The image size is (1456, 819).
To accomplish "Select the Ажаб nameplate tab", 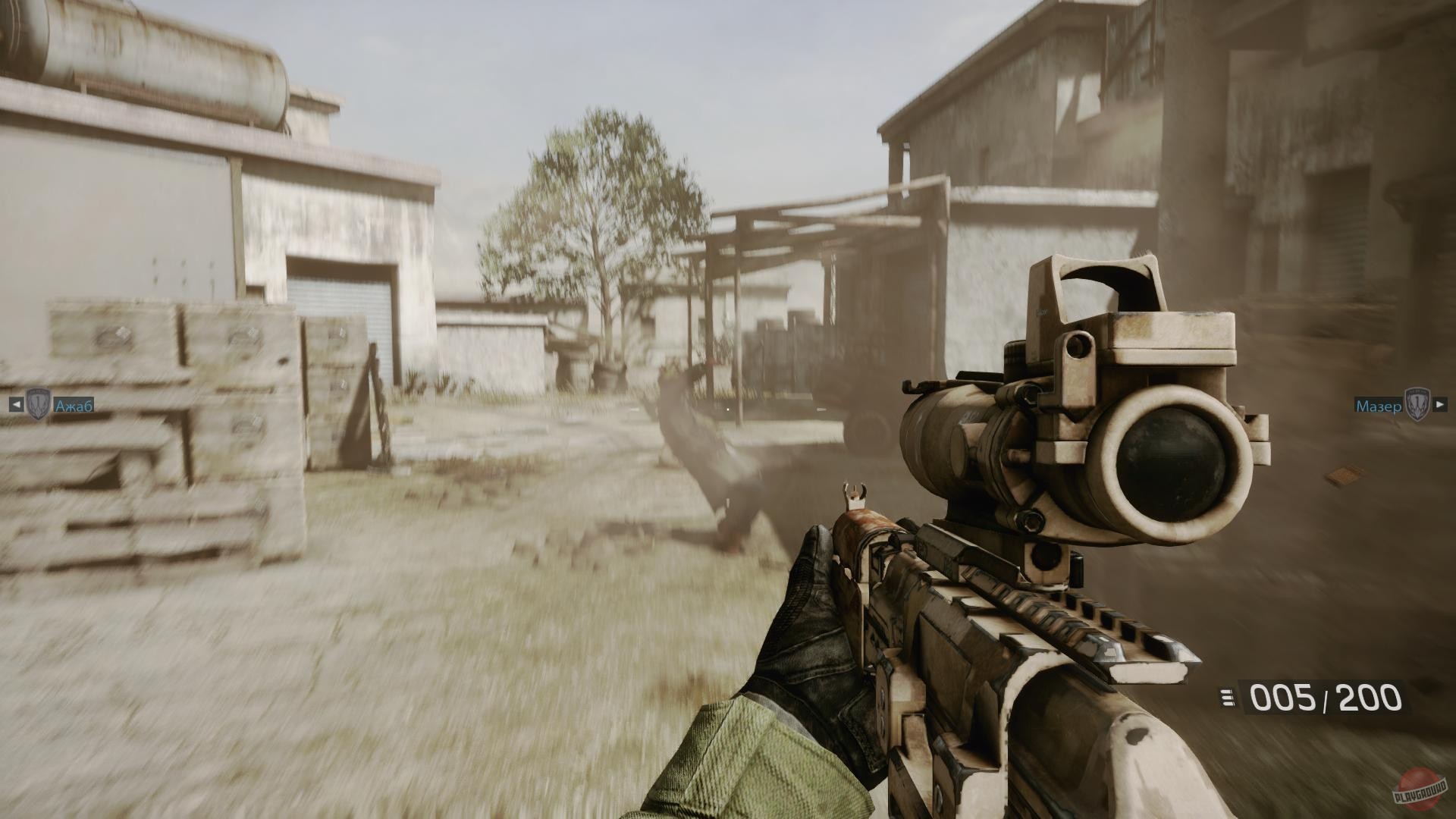I will (74, 405).
